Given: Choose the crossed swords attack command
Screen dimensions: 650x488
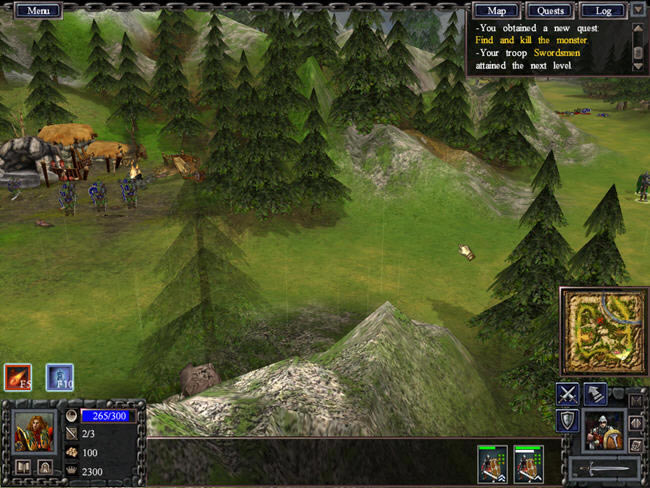Looking at the screenshot, I should (568, 394).
